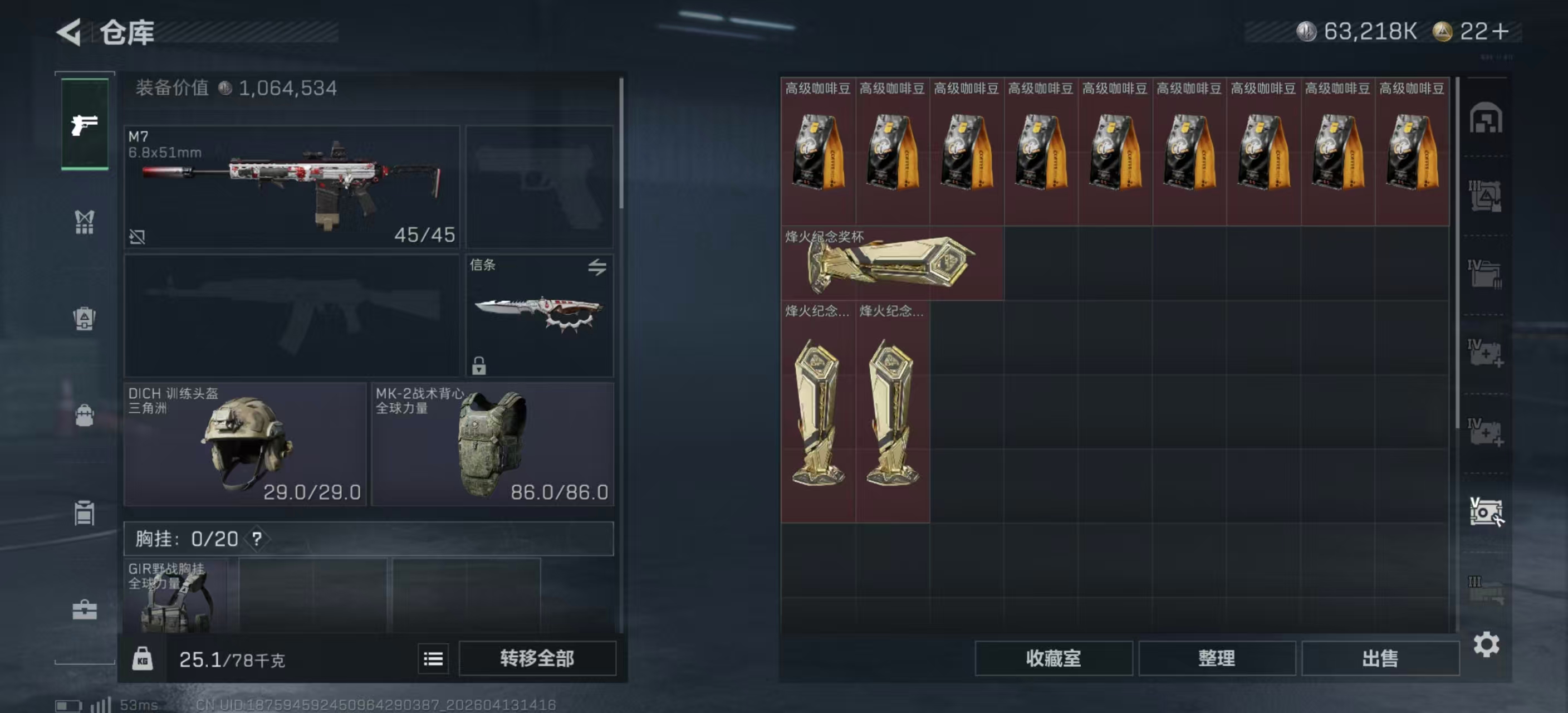The width and height of the screenshot is (1568, 713).
Task: Switch to the pistol weapons tab
Action: [x=85, y=125]
